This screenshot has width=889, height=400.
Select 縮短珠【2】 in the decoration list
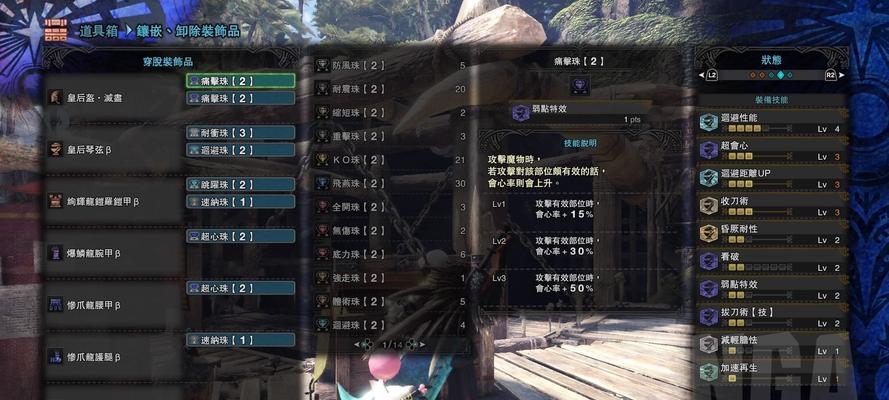[x=390, y=112]
